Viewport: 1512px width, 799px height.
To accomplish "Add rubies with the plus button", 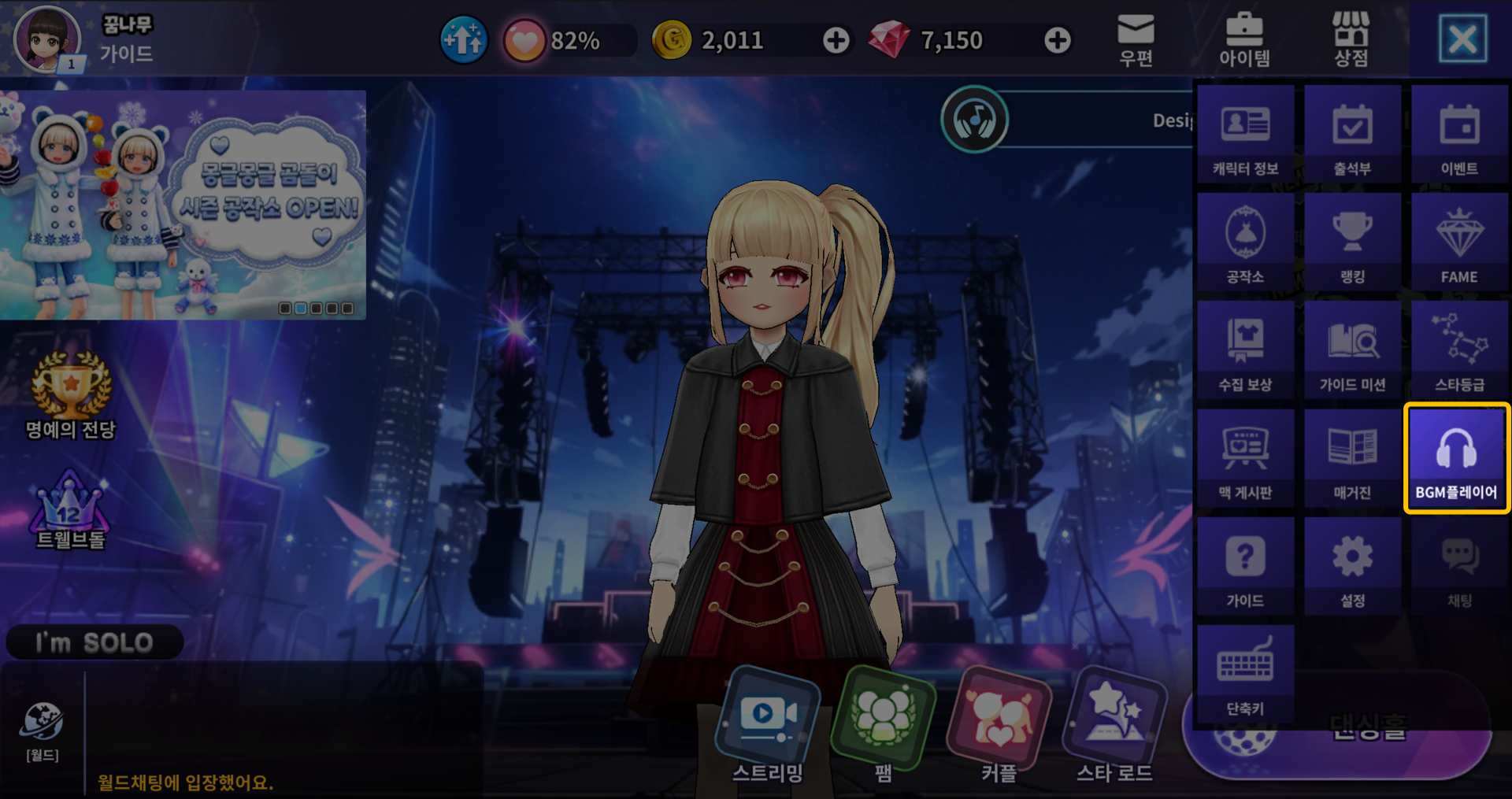I will point(1057,40).
